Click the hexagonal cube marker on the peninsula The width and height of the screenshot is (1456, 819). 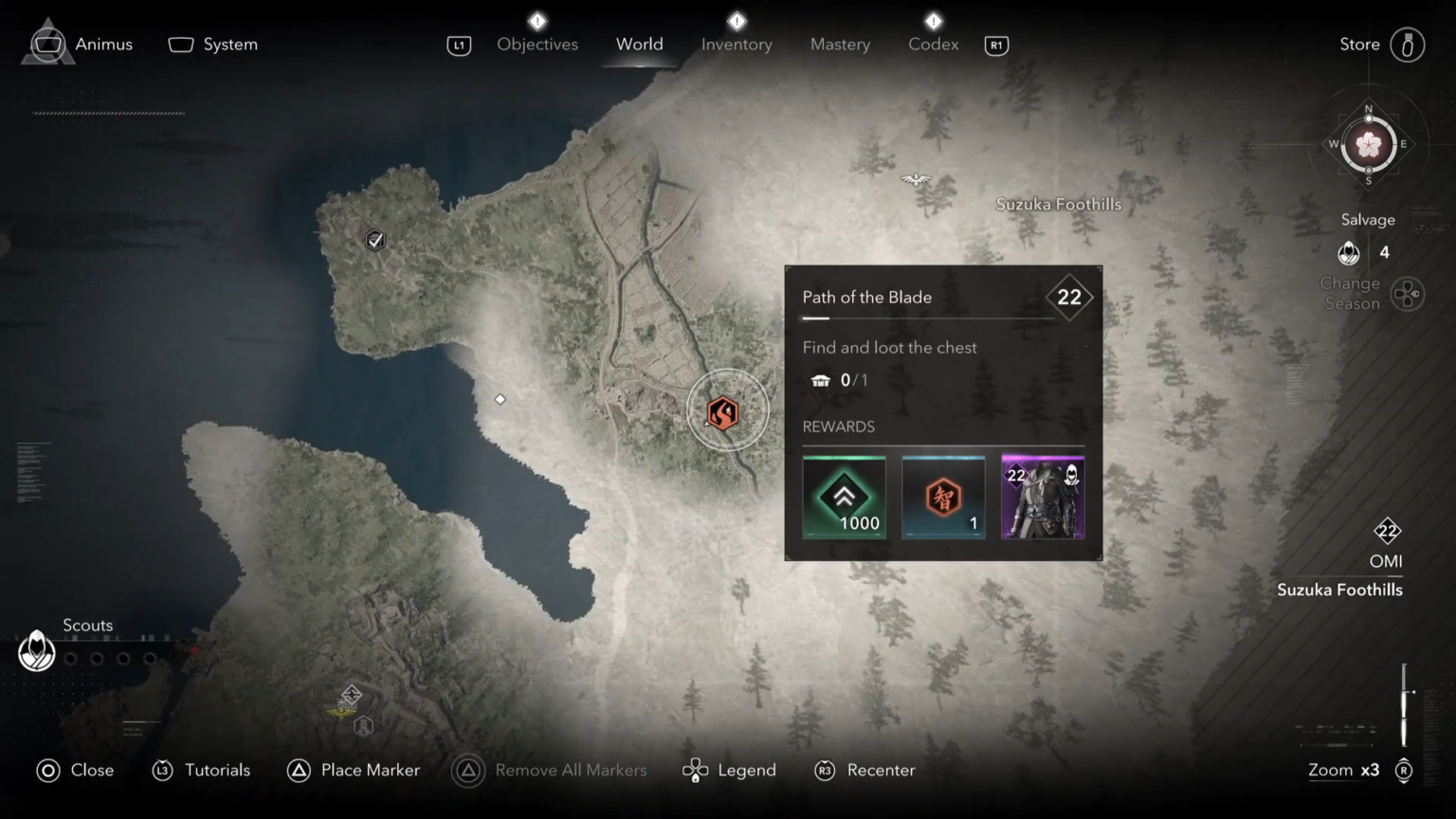point(374,240)
